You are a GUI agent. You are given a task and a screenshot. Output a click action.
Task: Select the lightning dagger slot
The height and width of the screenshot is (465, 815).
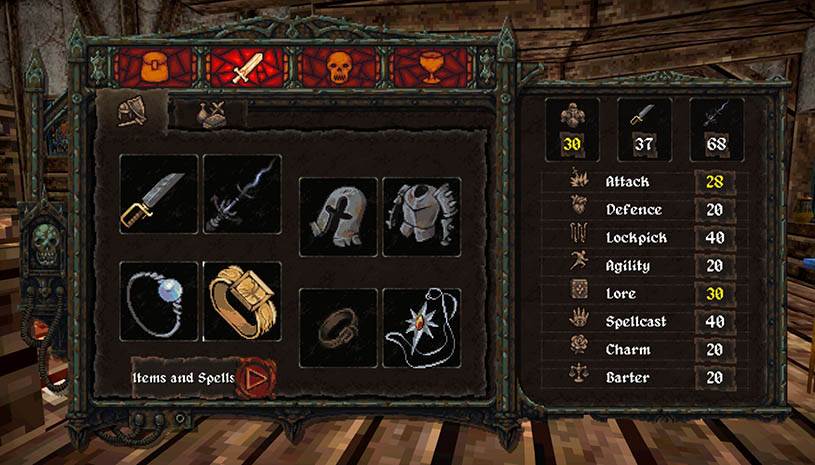pyautogui.click(x=242, y=194)
